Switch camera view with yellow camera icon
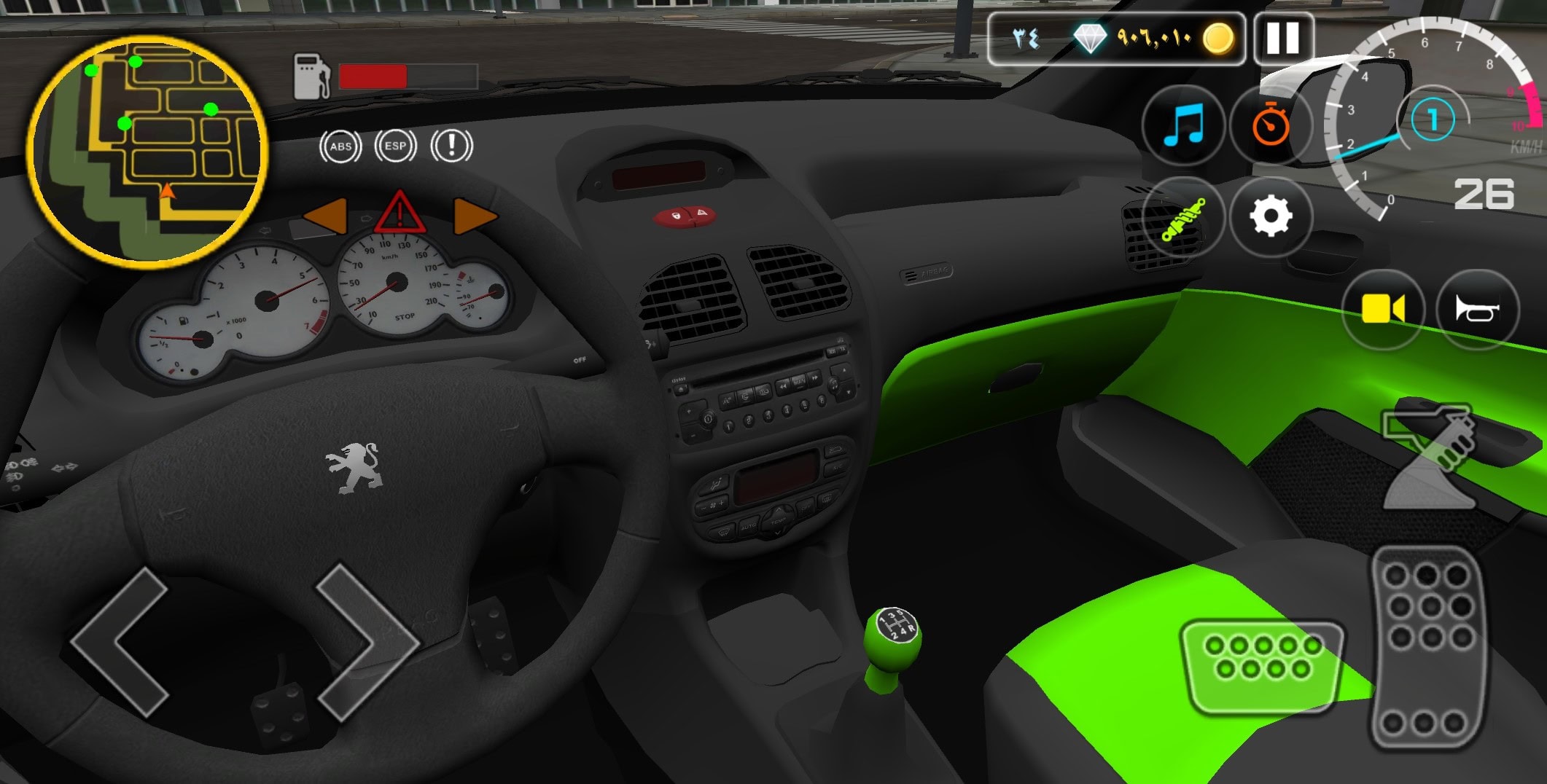Viewport: 1547px width, 784px height. 1383,309
